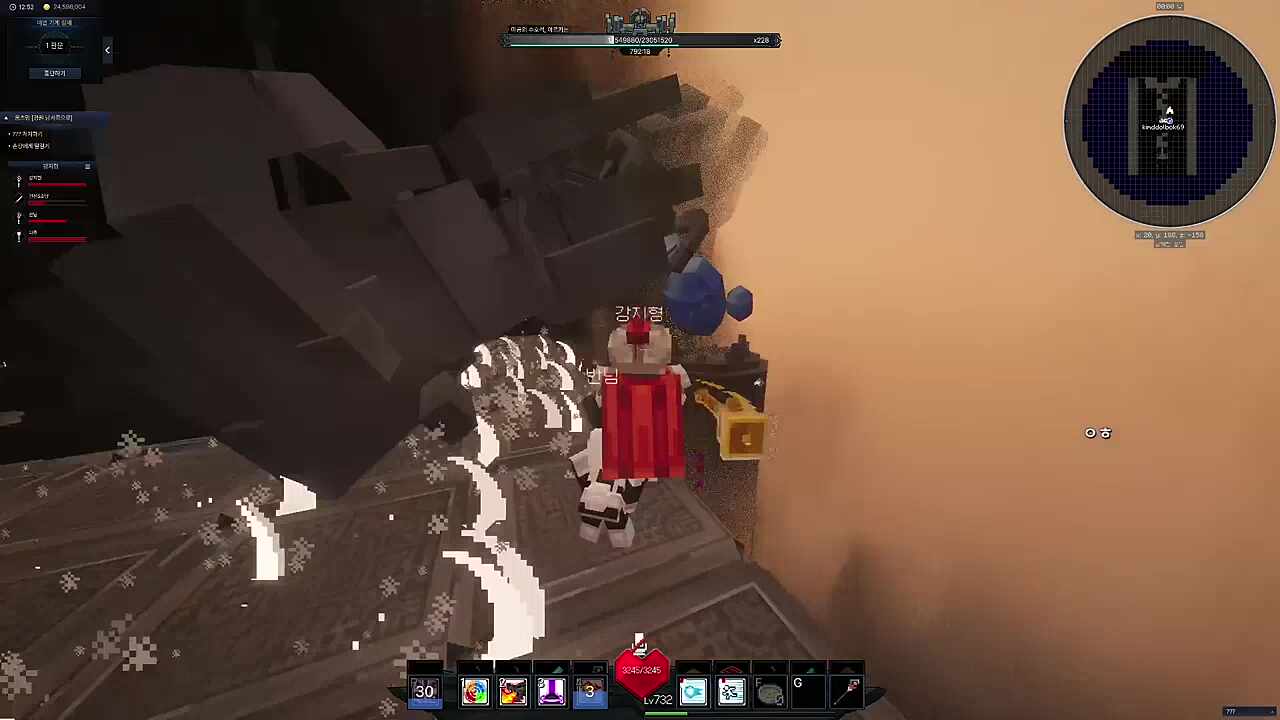Viewport: 1280px width, 720px height.
Task: Select the cooldown skill showing 30
Action: [x=425, y=691]
